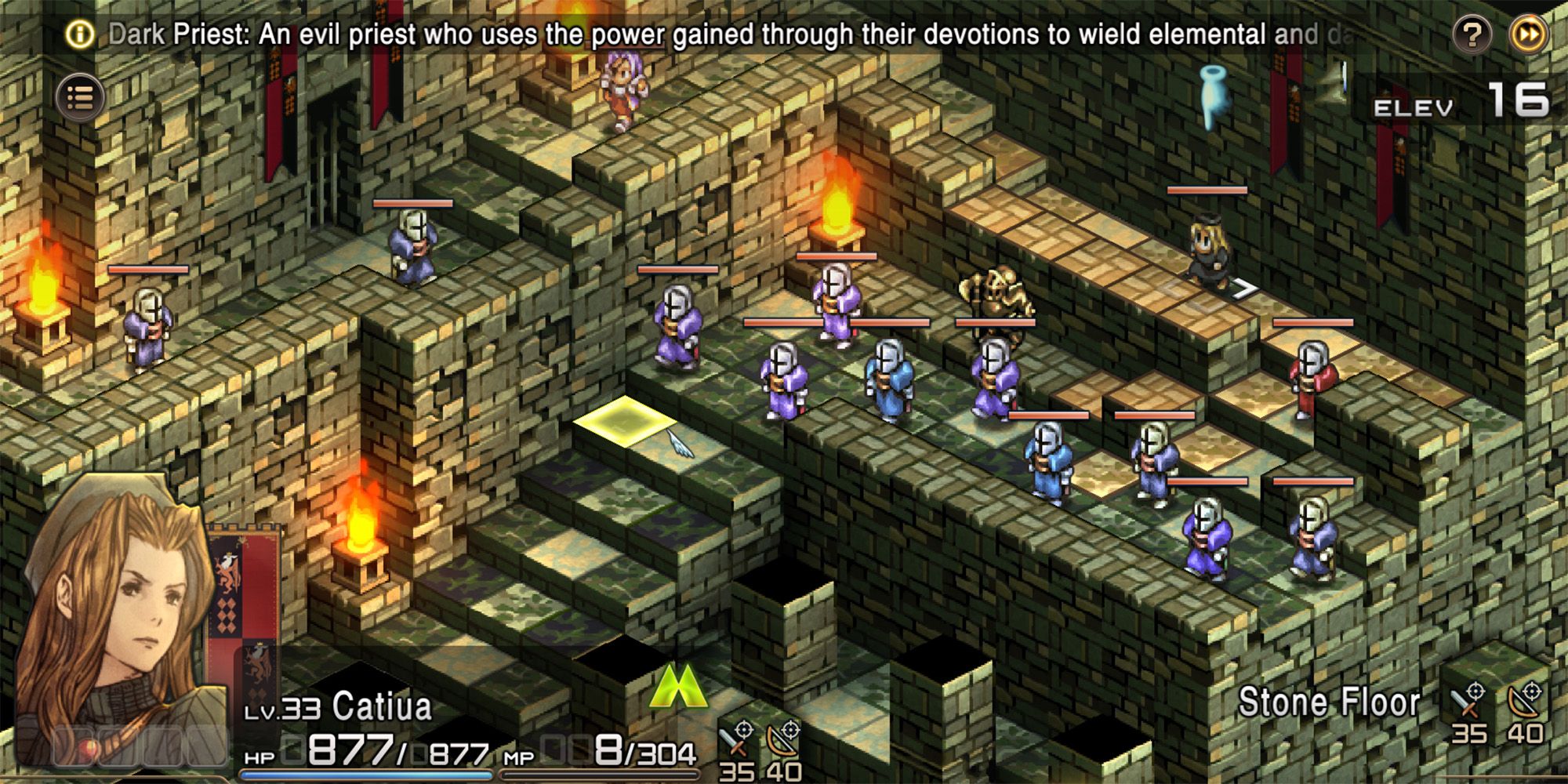The height and width of the screenshot is (784, 1568).
Task: Click the Stone Floor terrain label
Action: pyautogui.click(x=1333, y=703)
